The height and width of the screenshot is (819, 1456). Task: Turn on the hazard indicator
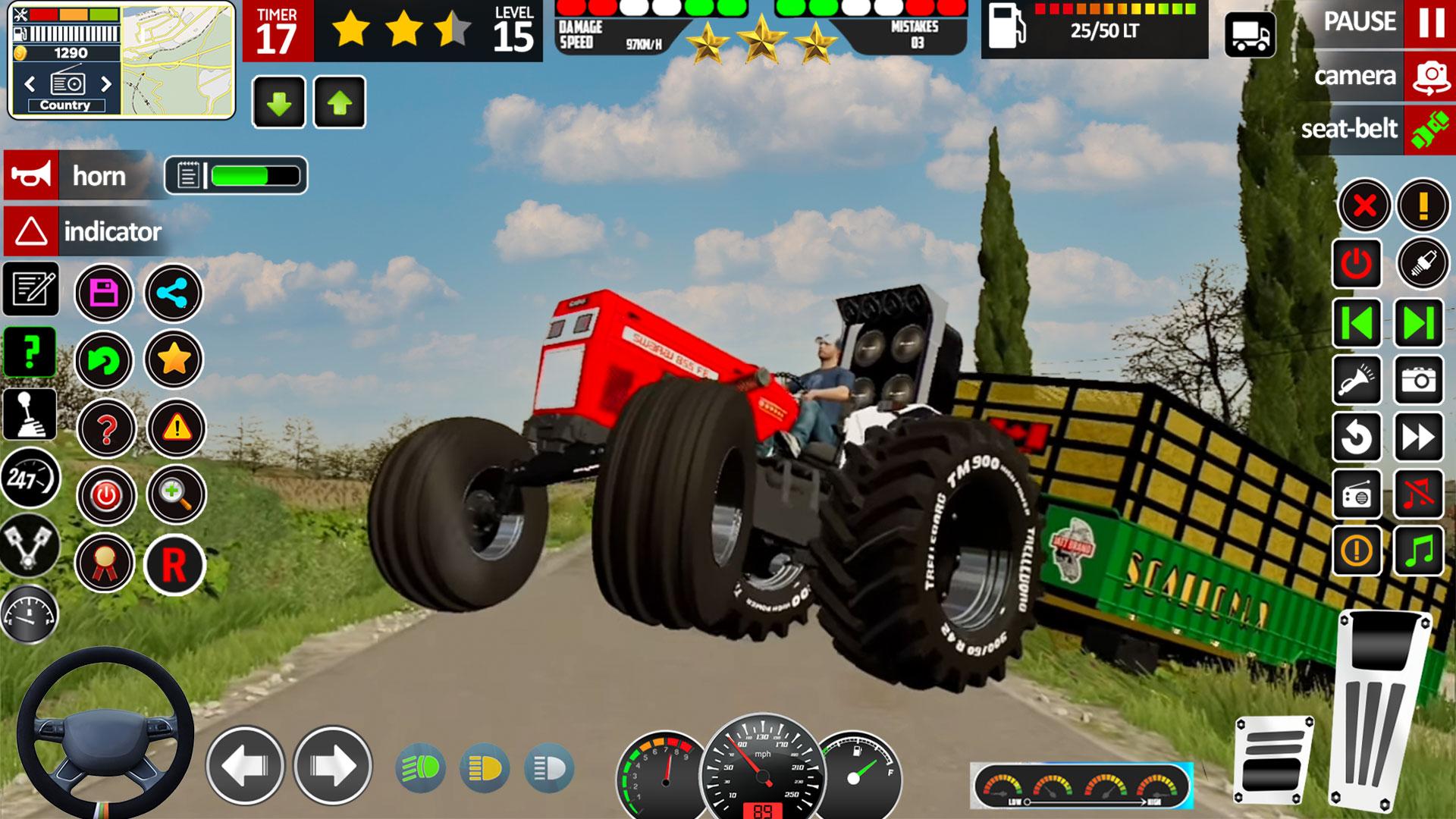coord(31,231)
